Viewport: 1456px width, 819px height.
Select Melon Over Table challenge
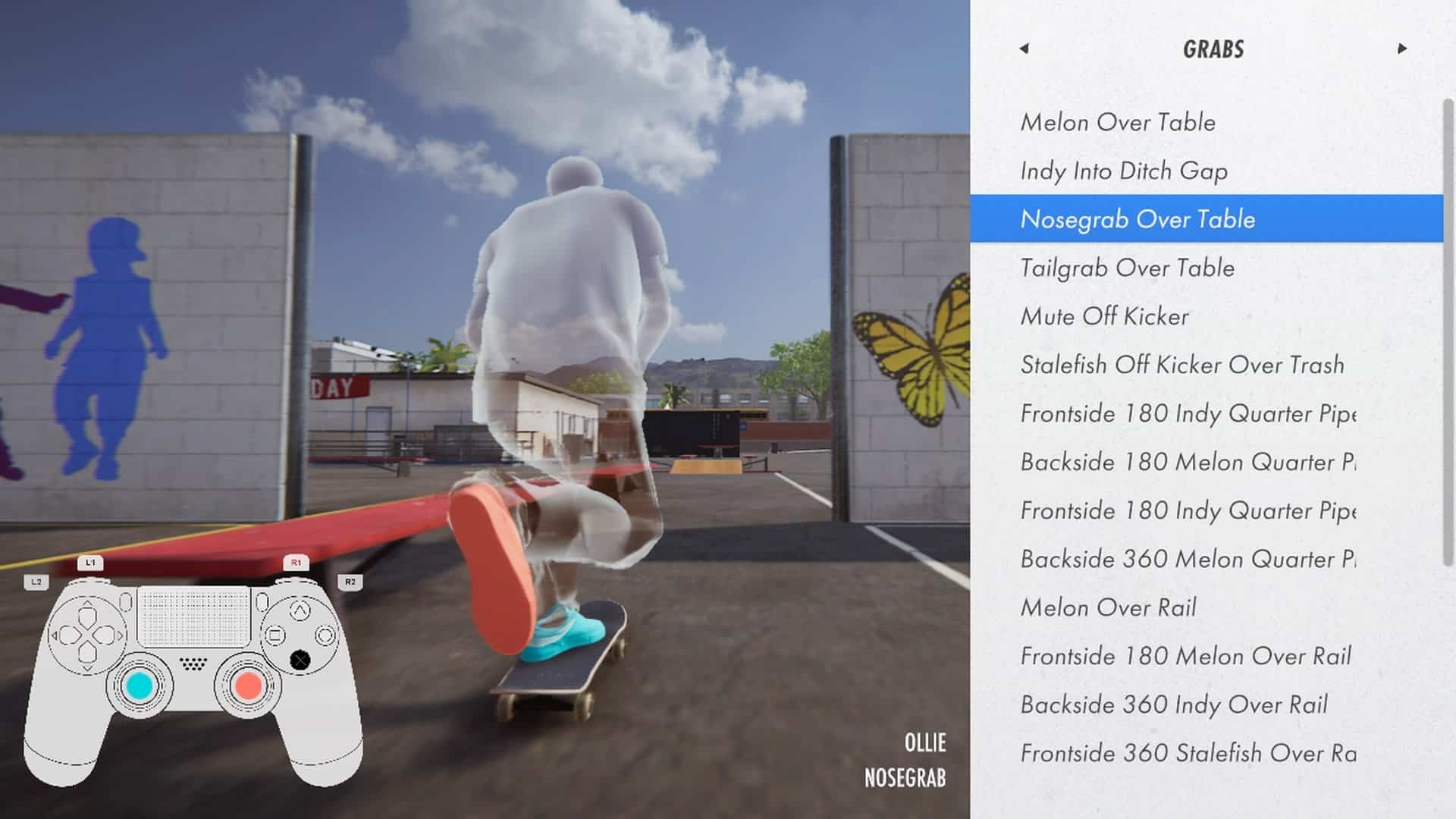1118,122
